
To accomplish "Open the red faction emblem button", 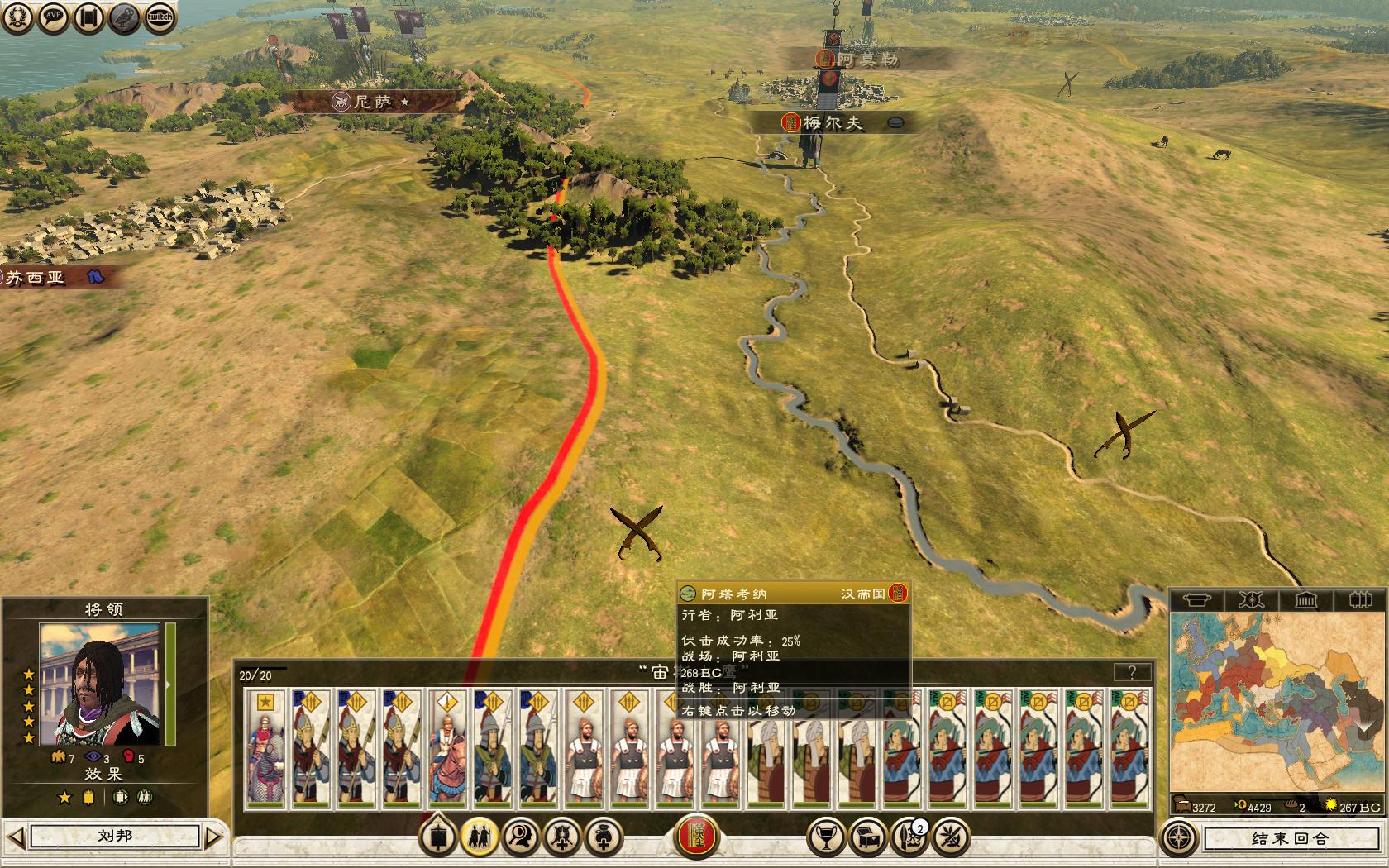I will [697, 837].
